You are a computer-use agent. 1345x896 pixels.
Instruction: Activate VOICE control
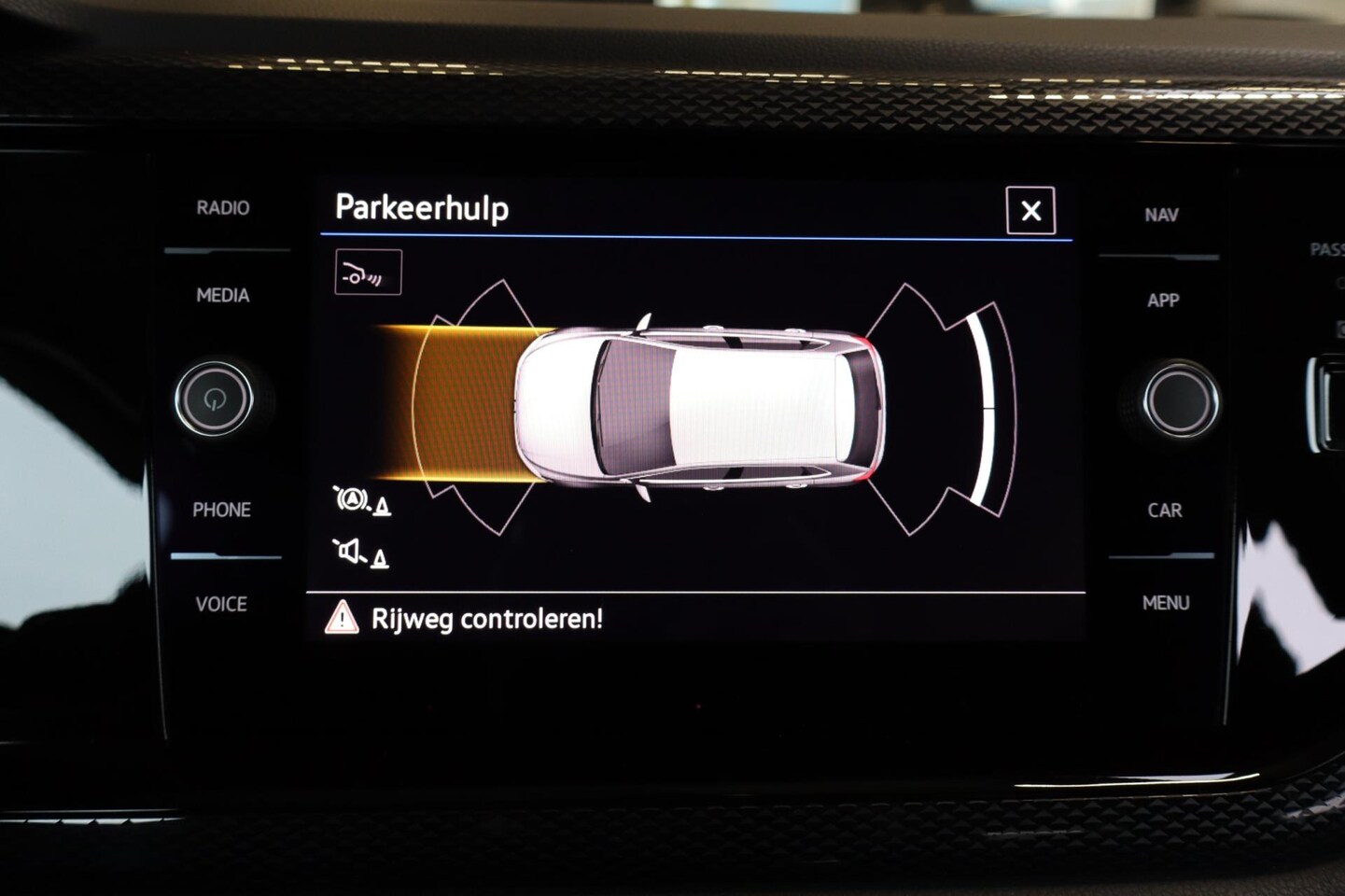pyautogui.click(x=221, y=605)
